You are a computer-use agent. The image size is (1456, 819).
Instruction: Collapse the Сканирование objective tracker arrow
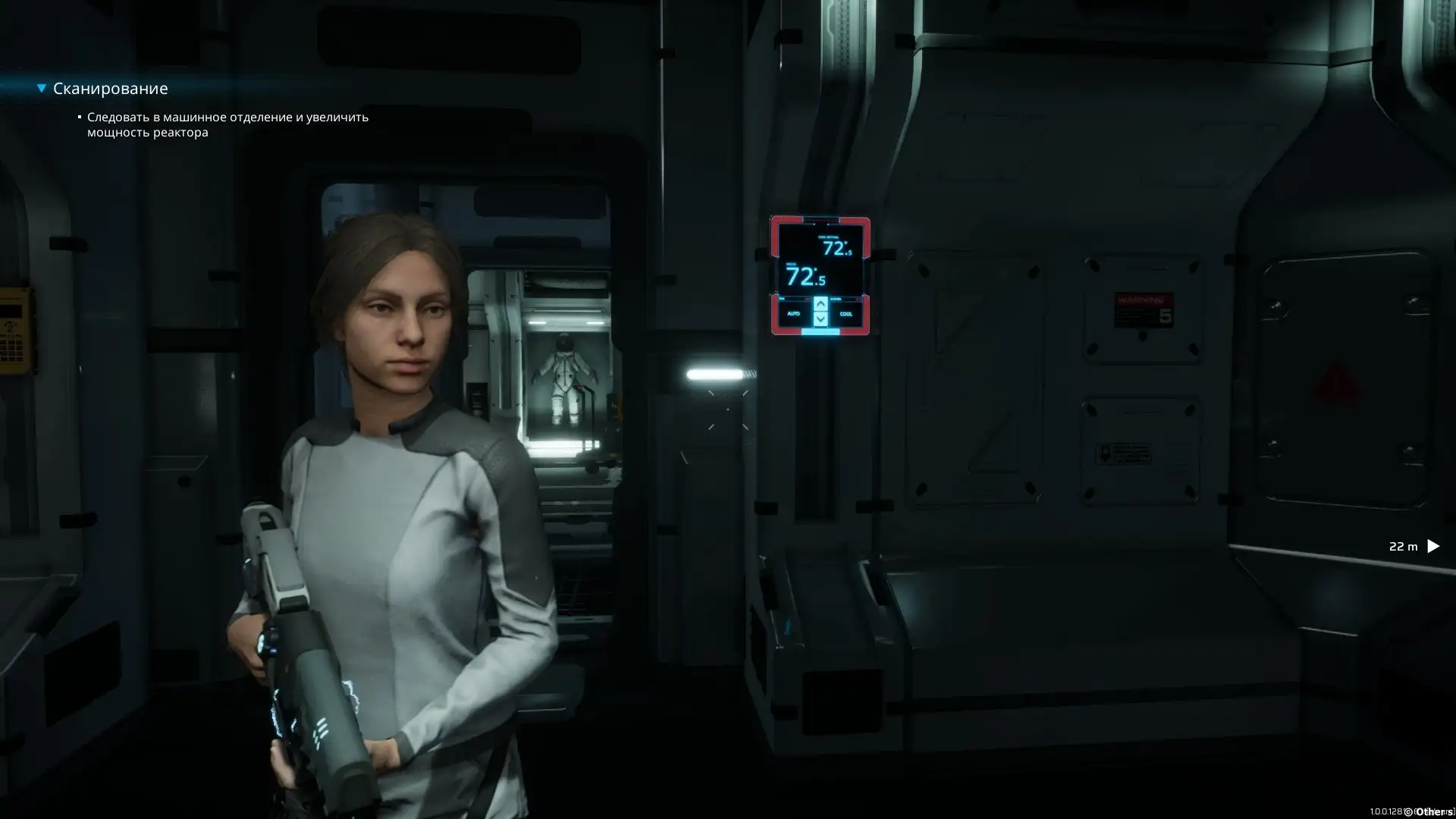[42, 89]
